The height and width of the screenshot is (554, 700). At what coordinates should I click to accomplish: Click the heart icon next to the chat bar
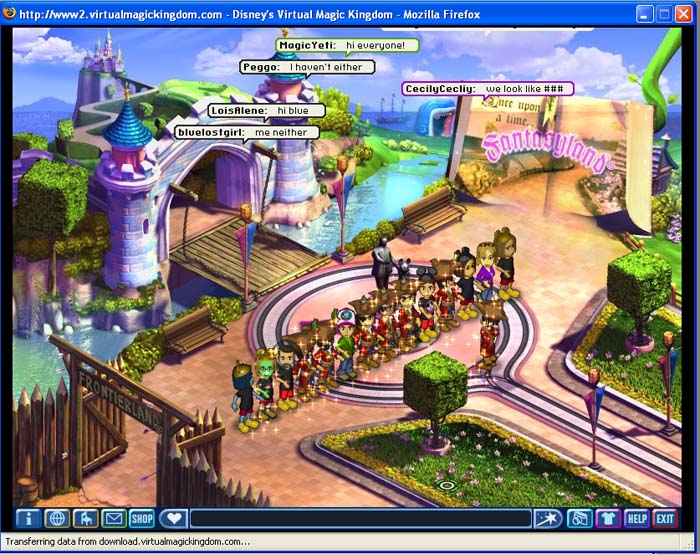(173, 518)
